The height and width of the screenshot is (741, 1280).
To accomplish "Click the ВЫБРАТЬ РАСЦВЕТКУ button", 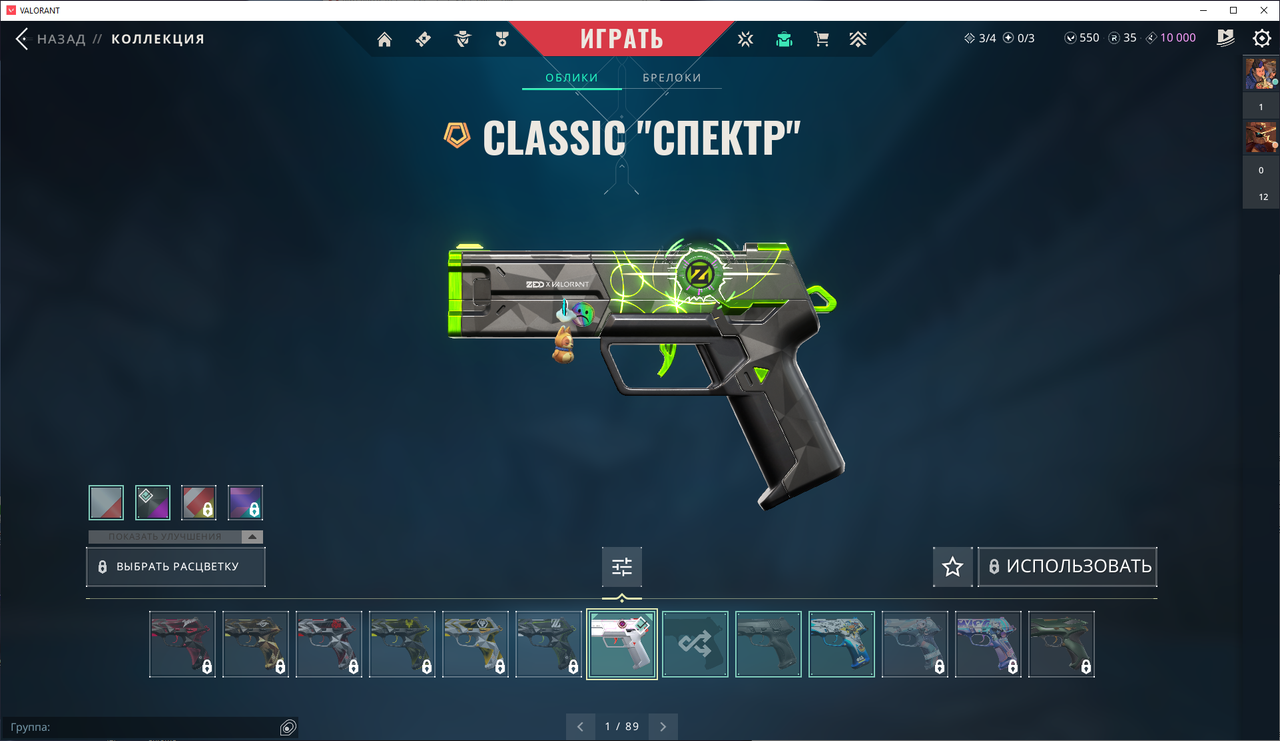I will 175,567.
